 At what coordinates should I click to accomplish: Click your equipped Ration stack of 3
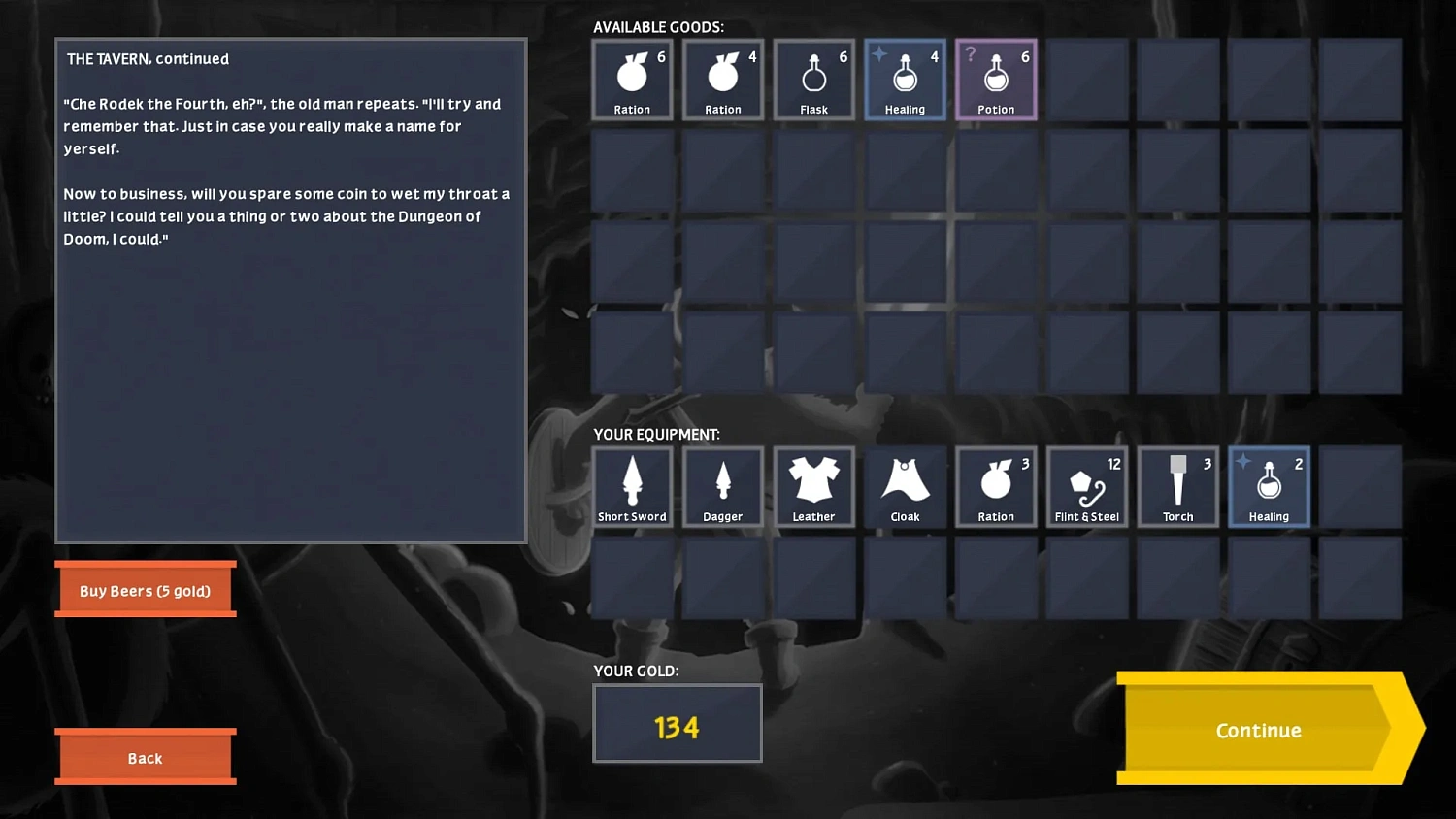(x=996, y=486)
